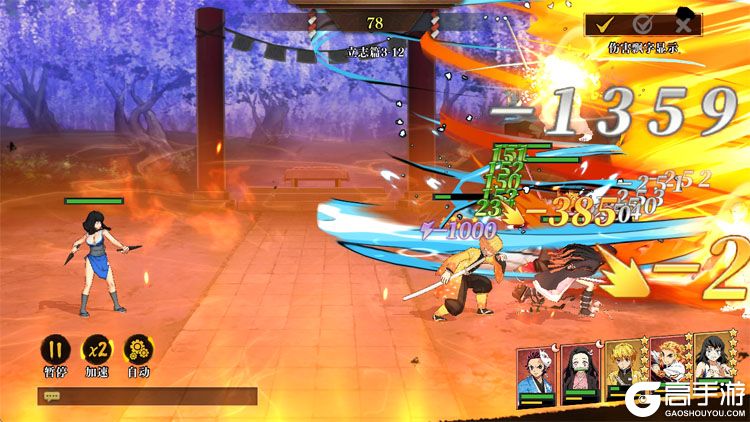The width and height of the screenshot is (750, 422).
Task: Activate Rengoku's flame-haired hero card
Action: [669, 369]
